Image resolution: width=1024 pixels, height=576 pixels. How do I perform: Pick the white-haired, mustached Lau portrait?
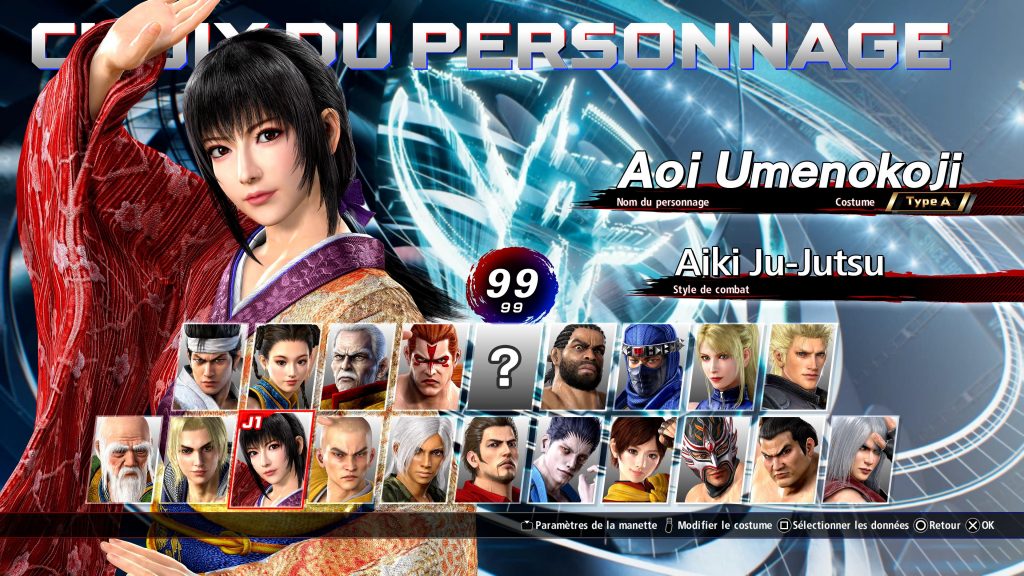[x=359, y=366]
